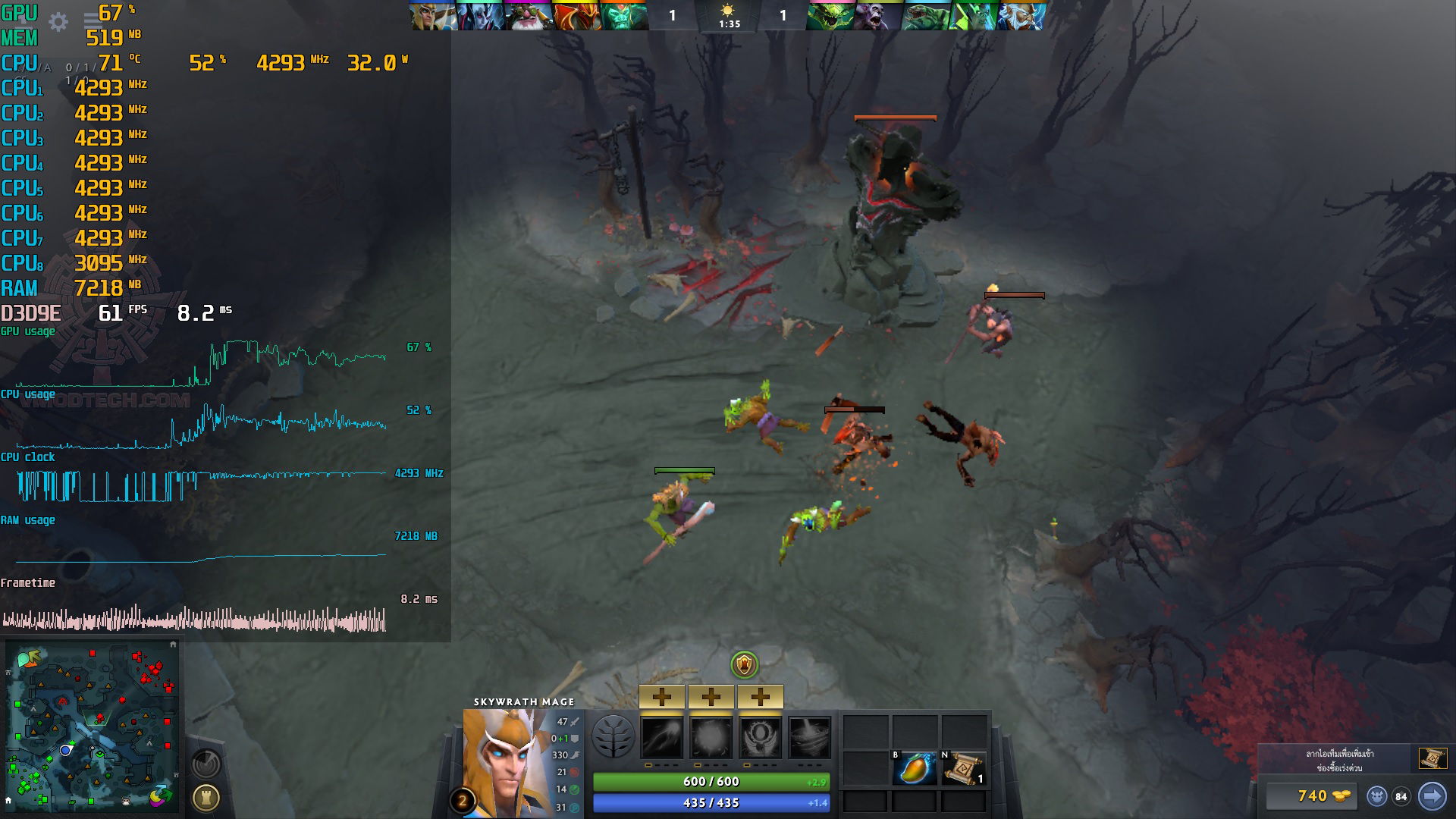The height and width of the screenshot is (819, 1456).
Task: Click the Mystic Flare ultimate icon
Action: click(809, 737)
